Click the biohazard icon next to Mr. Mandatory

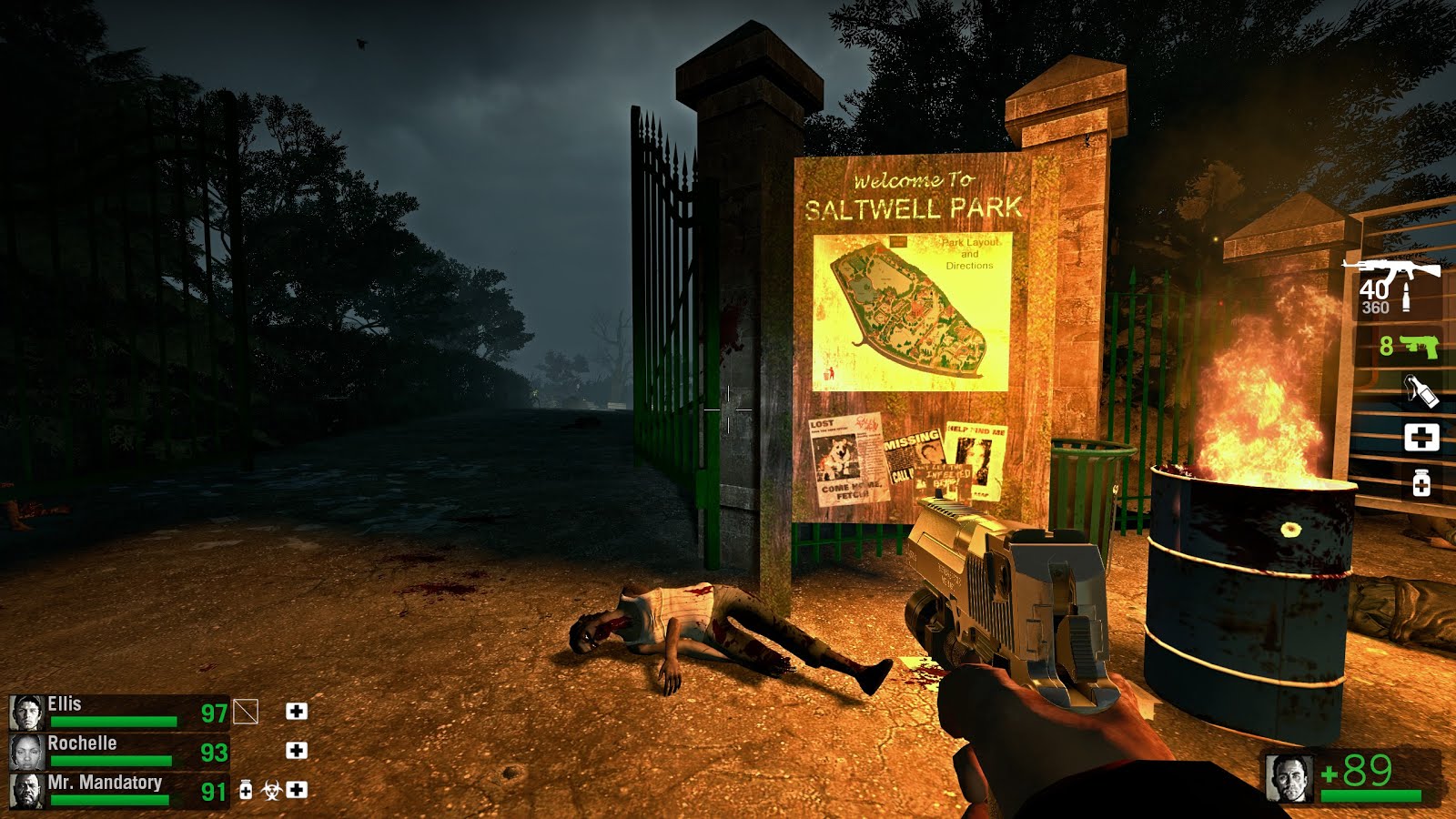(x=268, y=791)
